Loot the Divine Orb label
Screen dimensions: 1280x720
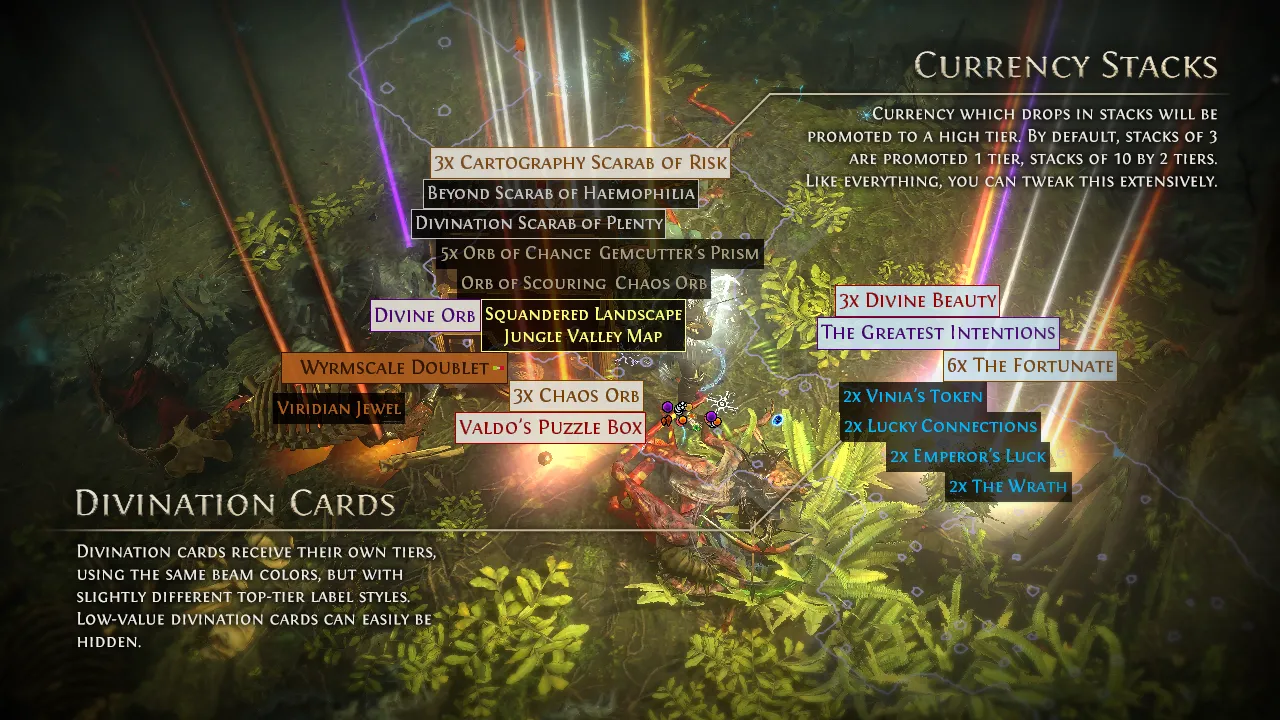point(425,316)
